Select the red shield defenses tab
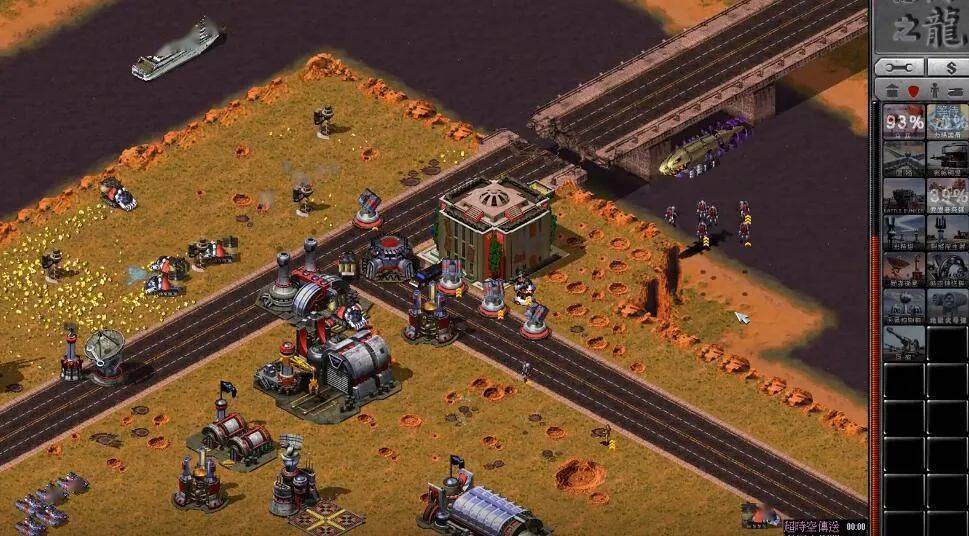 [912, 91]
